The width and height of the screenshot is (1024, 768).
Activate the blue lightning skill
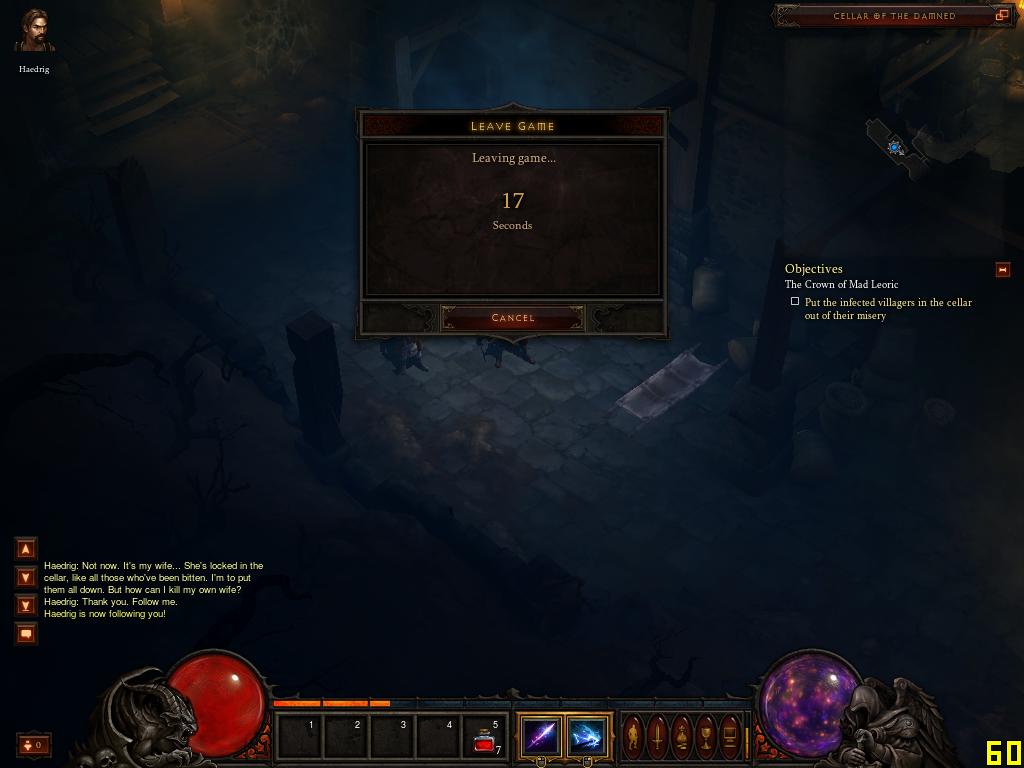[587, 737]
